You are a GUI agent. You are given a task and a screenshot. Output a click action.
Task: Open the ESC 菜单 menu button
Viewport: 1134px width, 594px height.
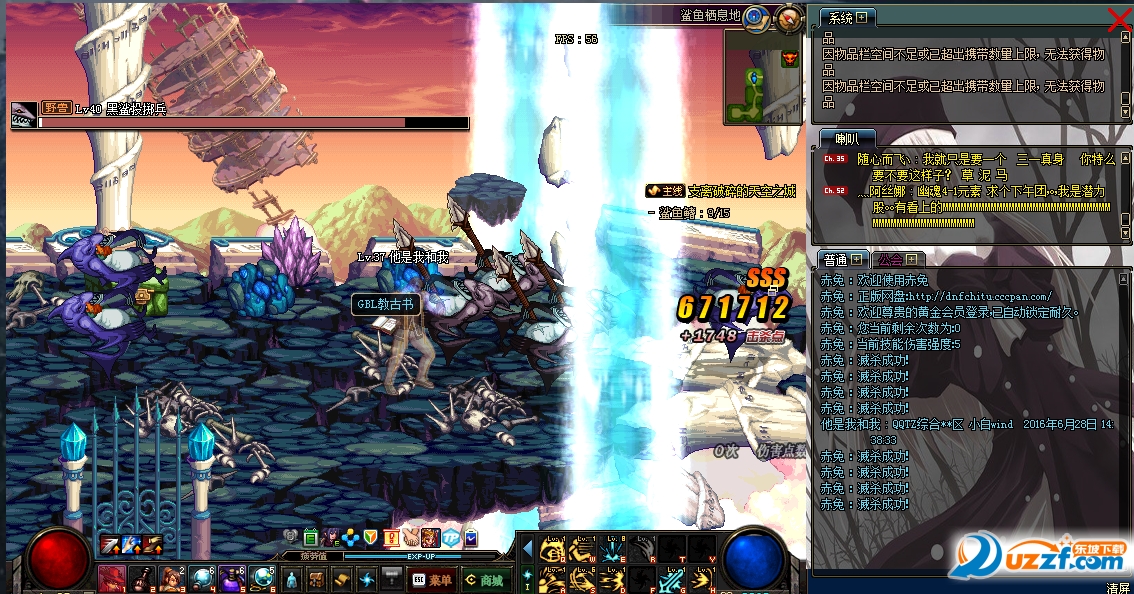431,579
